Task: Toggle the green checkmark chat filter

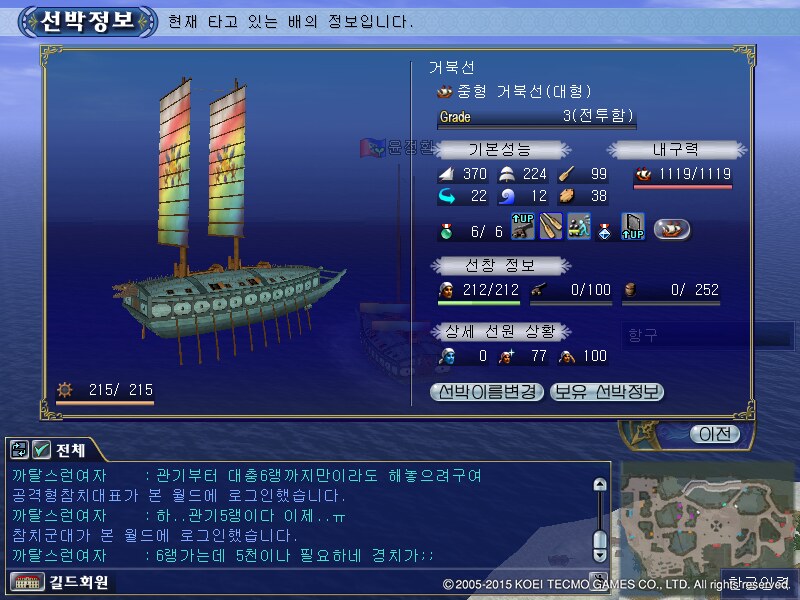Action: click(x=41, y=449)
